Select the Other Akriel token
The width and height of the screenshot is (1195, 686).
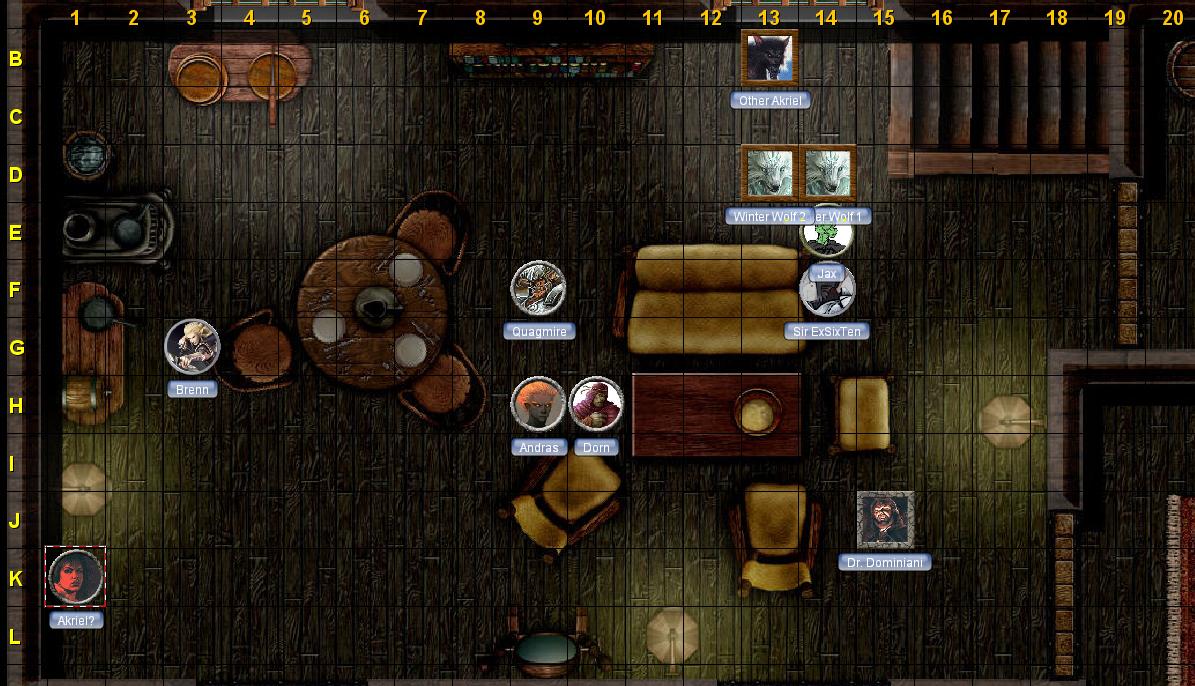pos(769,58)
